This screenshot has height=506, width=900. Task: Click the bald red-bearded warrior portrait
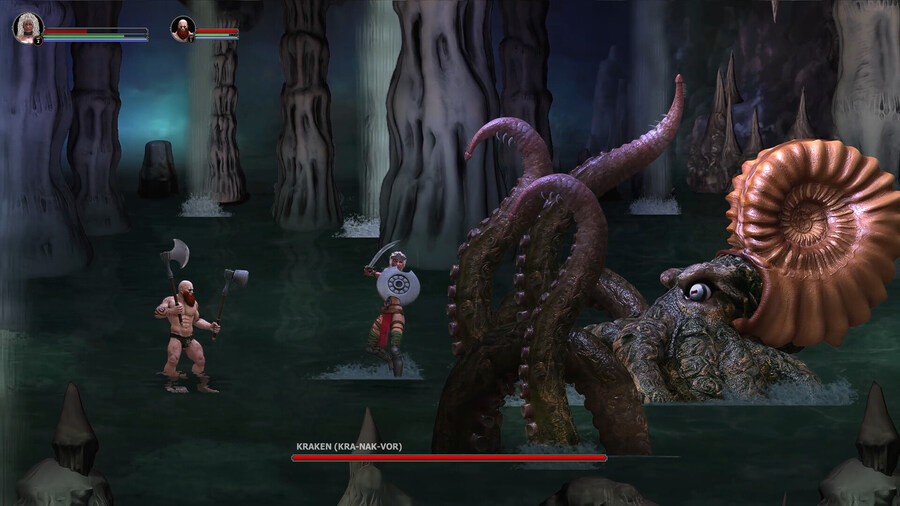(x=182, y=28)
